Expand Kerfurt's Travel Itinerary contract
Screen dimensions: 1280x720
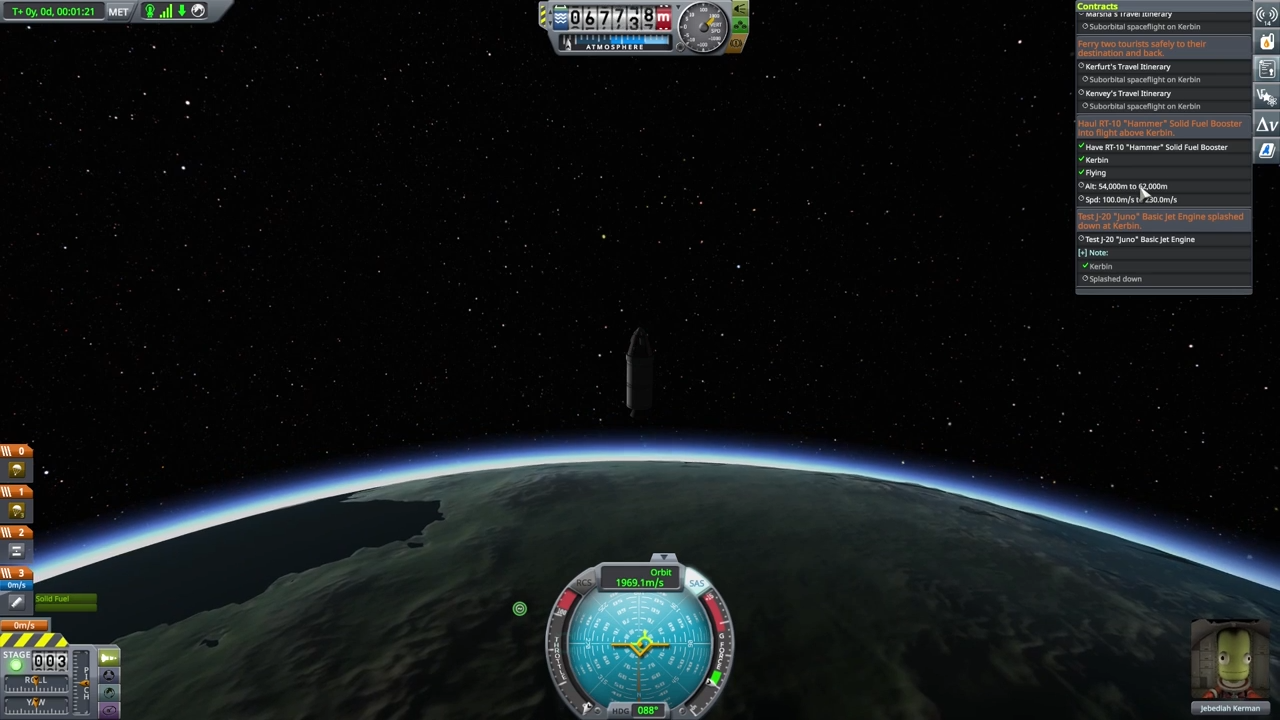1127,66
